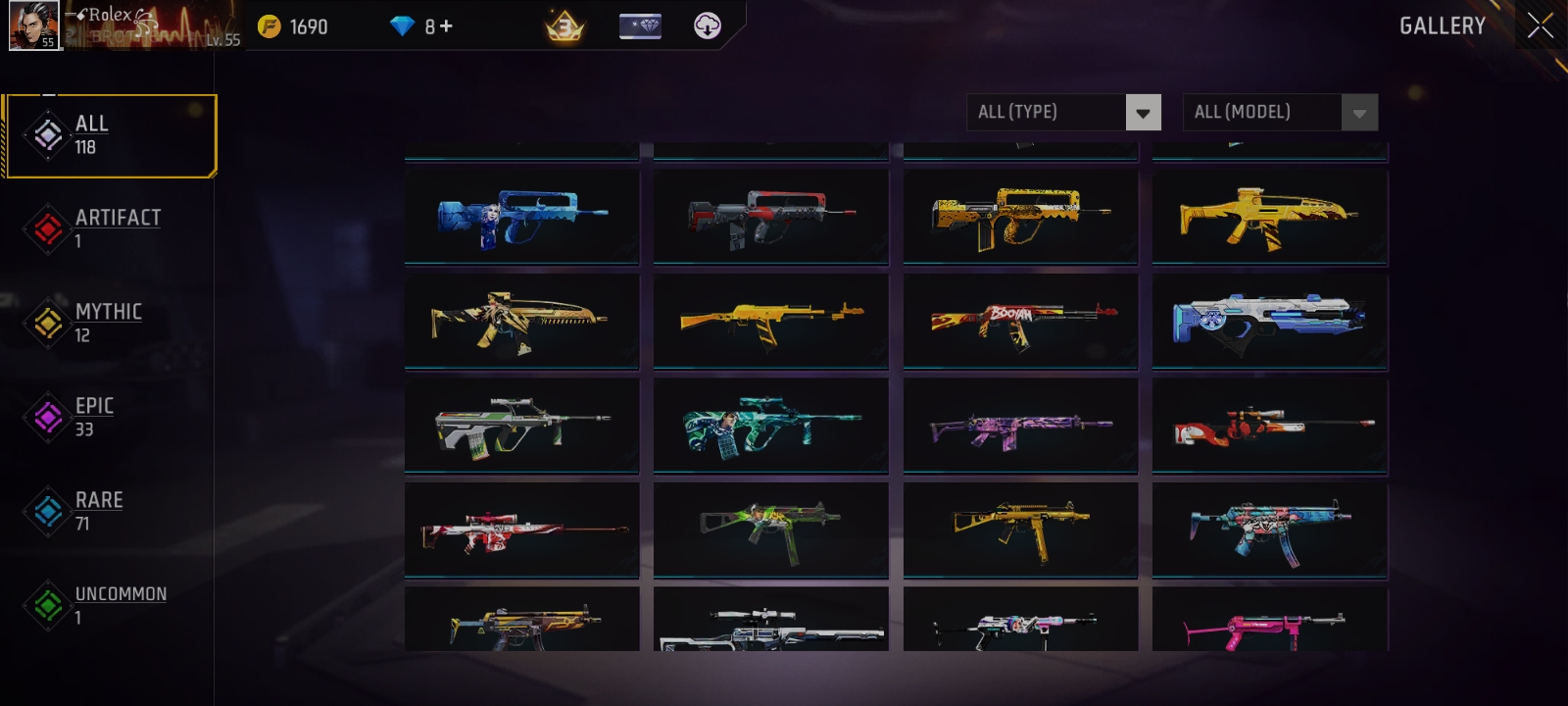This screenshot has width=1568, height=706.
Task: Tap the cloud download icon in top bar
Action: coord(707,25)
